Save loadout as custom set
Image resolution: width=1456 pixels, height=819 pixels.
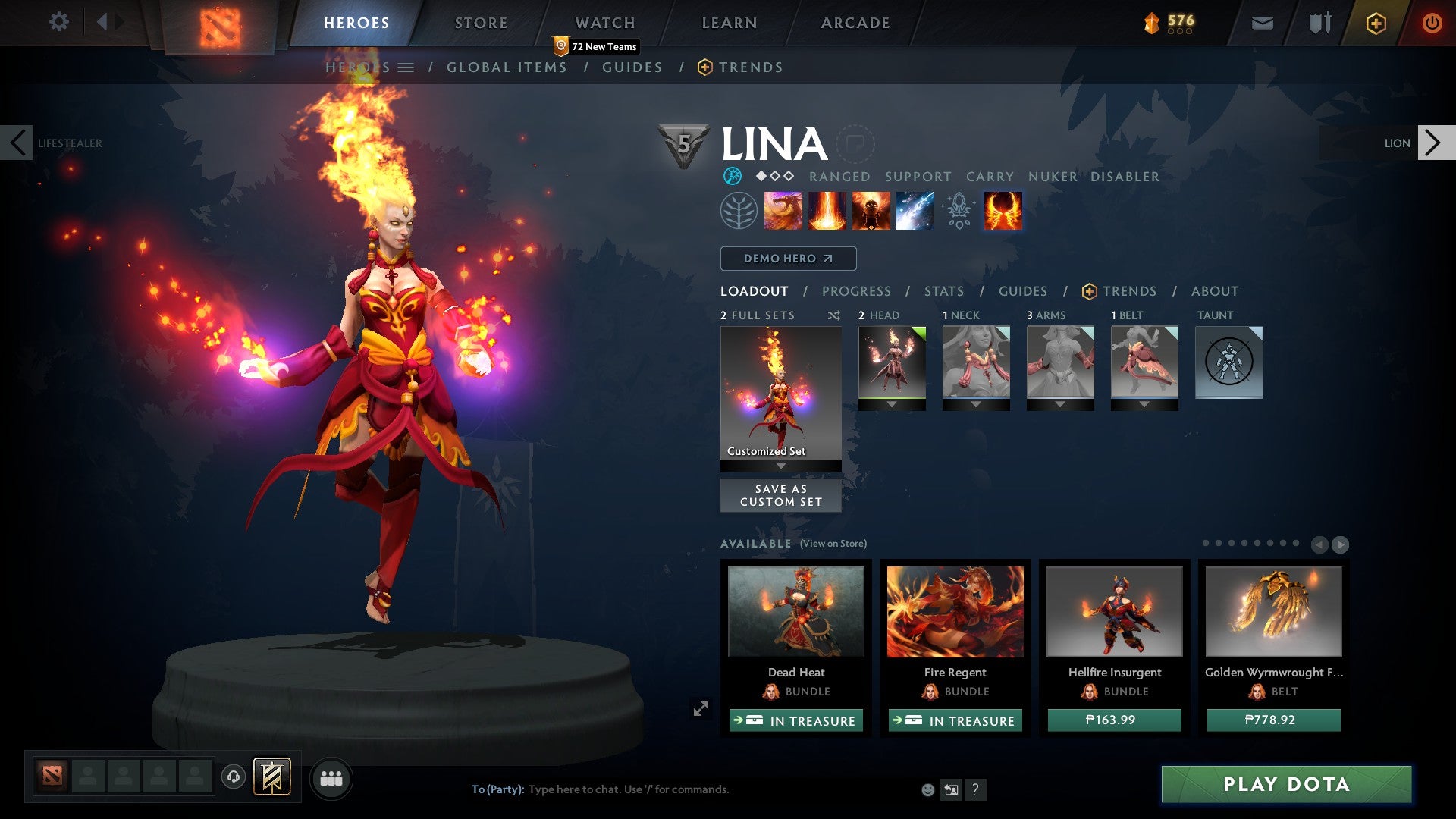click(x=780, y=495)
